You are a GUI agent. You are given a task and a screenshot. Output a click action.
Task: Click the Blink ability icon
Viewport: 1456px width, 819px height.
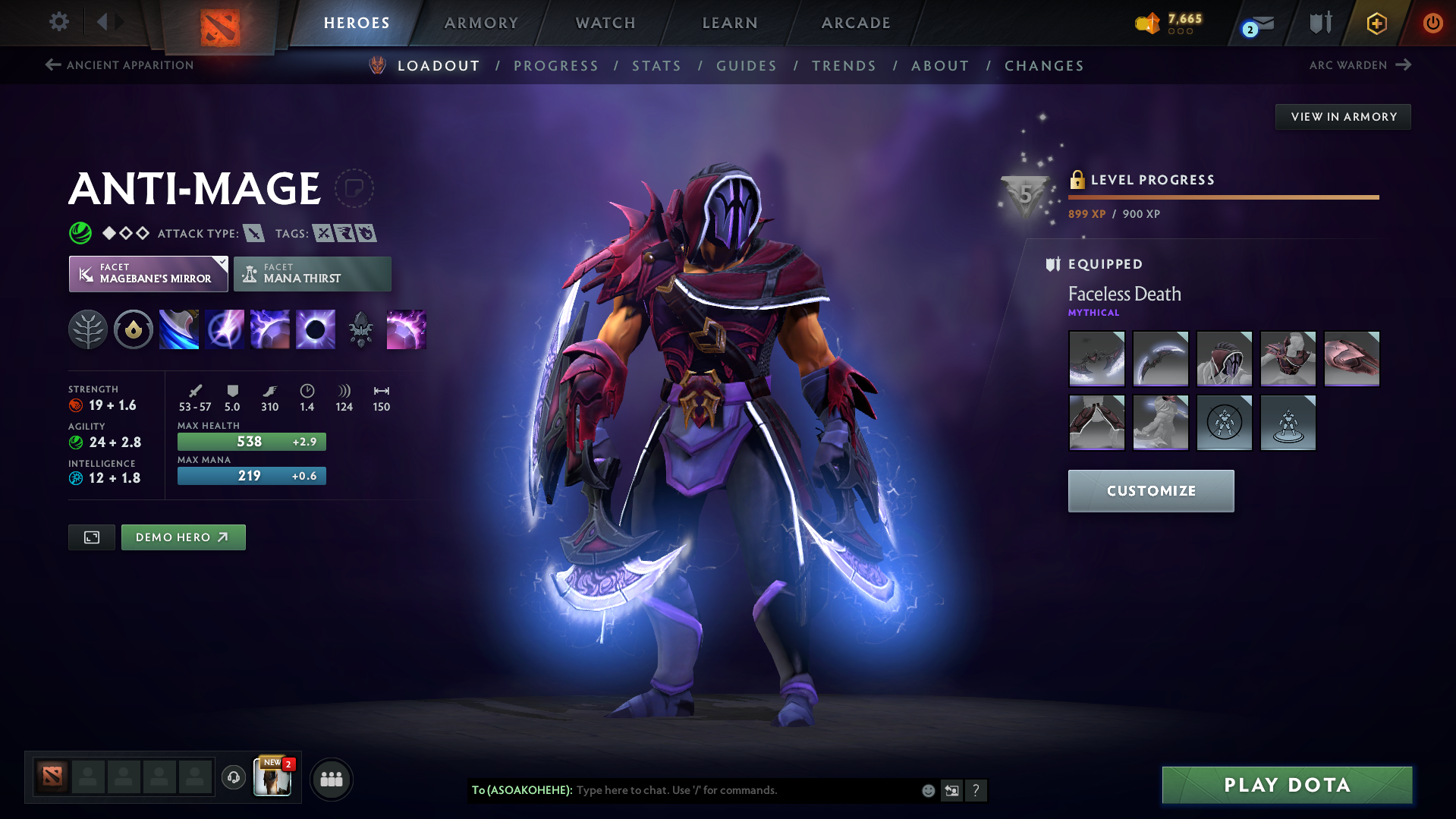click(224, 329)
